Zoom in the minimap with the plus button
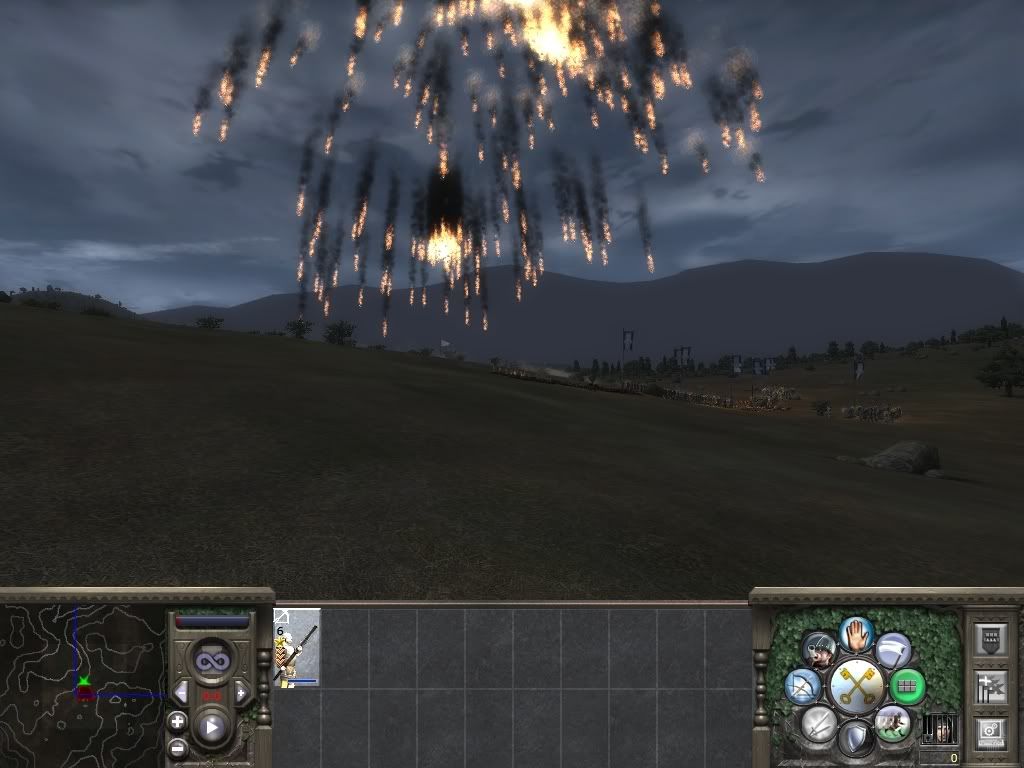Viewport: 1024px width, 768px height. [x=177, y=721]
